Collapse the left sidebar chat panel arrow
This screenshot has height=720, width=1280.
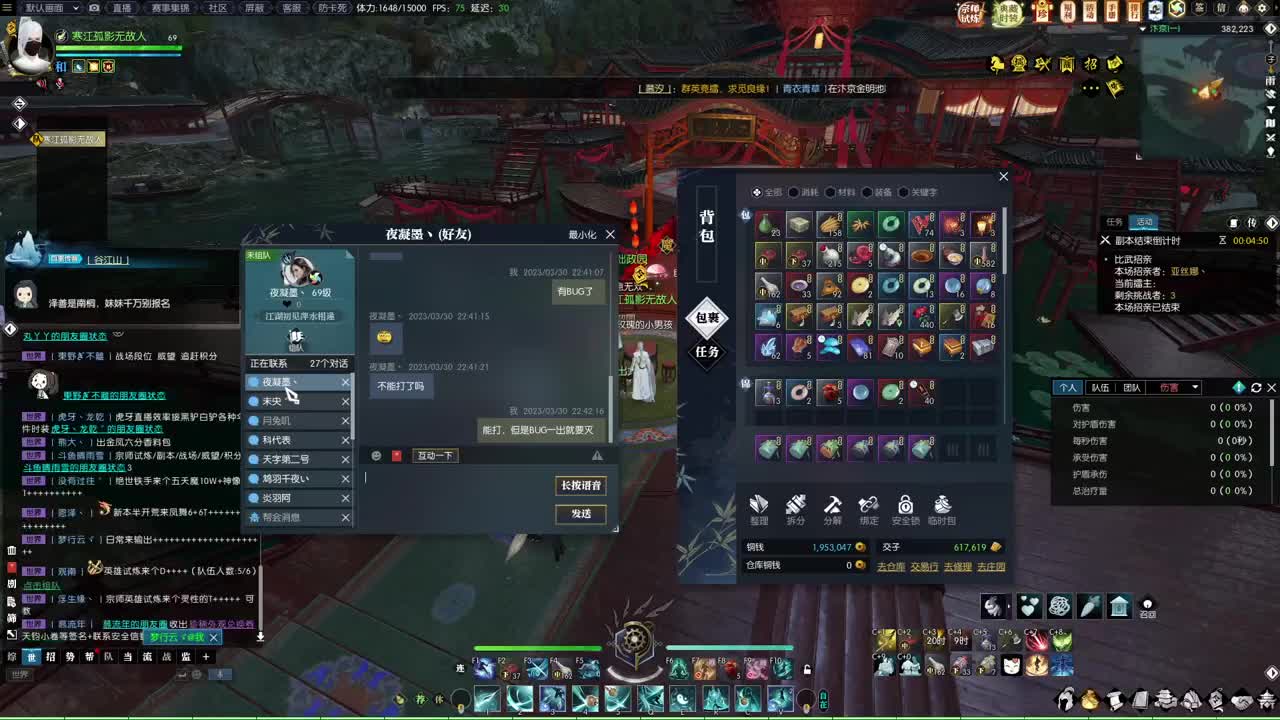(x=19, y=122)
